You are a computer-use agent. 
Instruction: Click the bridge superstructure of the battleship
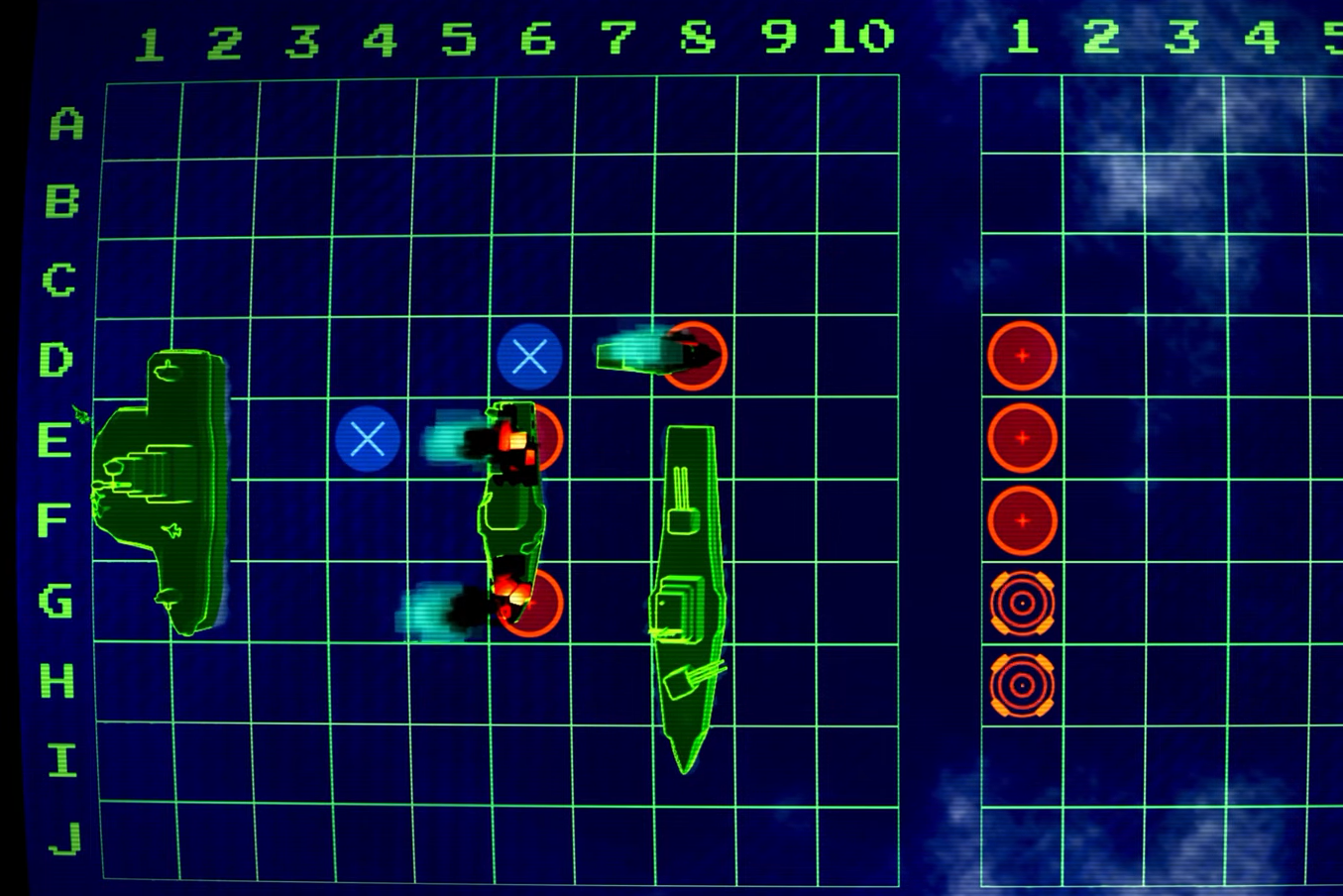click(679, 605)
